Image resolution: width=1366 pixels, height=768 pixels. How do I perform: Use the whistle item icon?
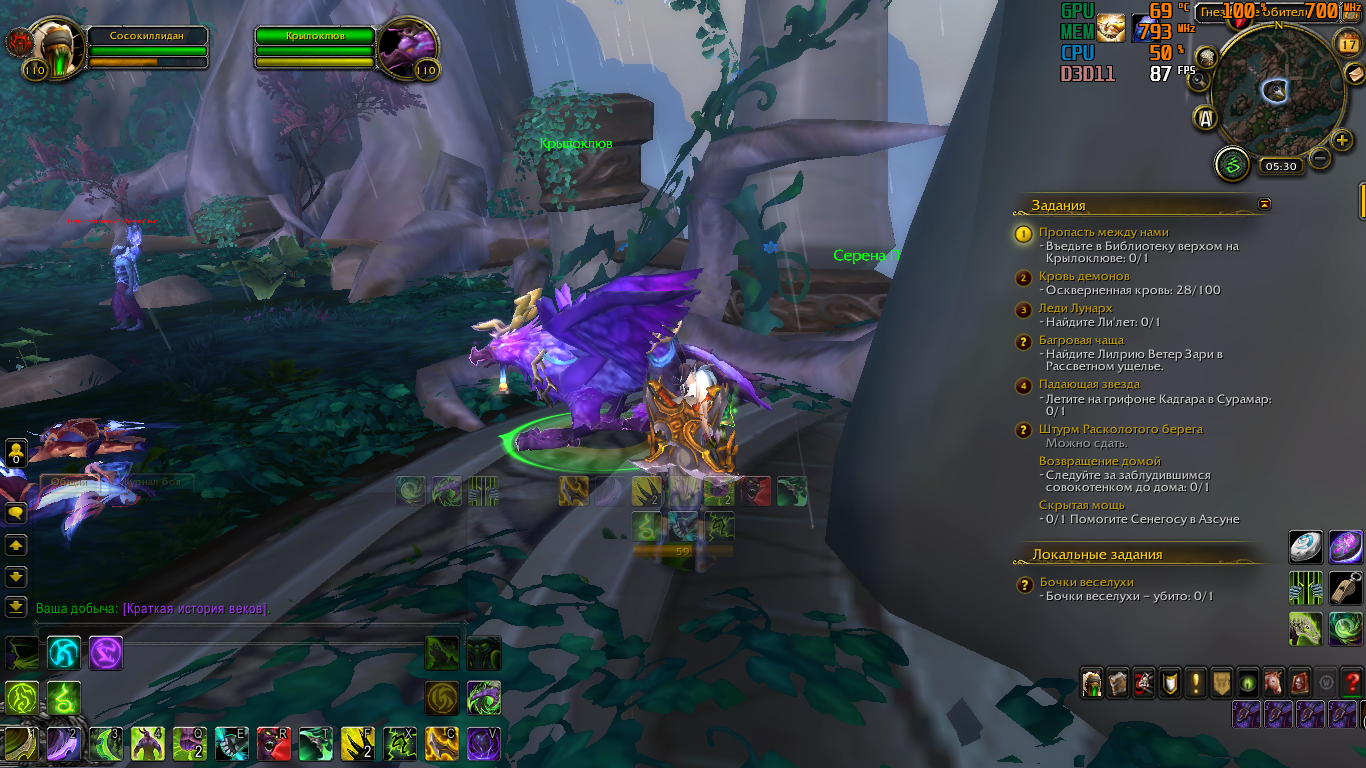point(1345,589)
